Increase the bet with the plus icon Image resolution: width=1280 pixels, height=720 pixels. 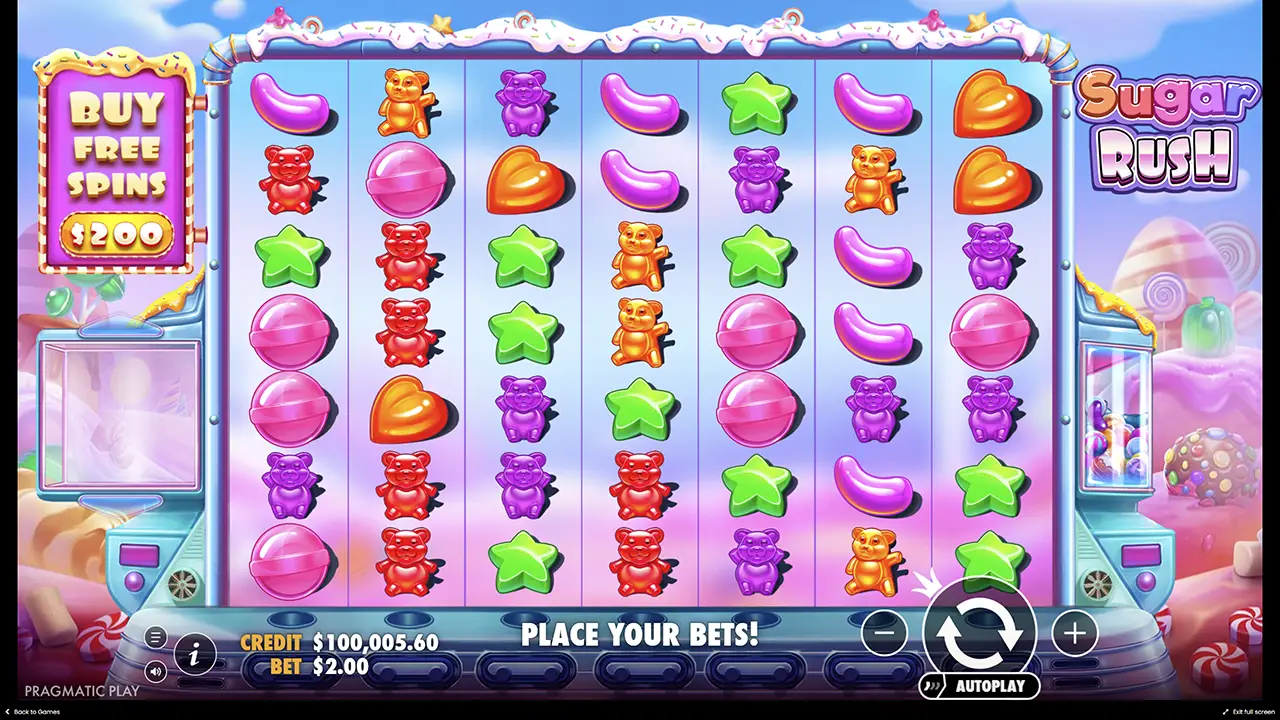1074,633
